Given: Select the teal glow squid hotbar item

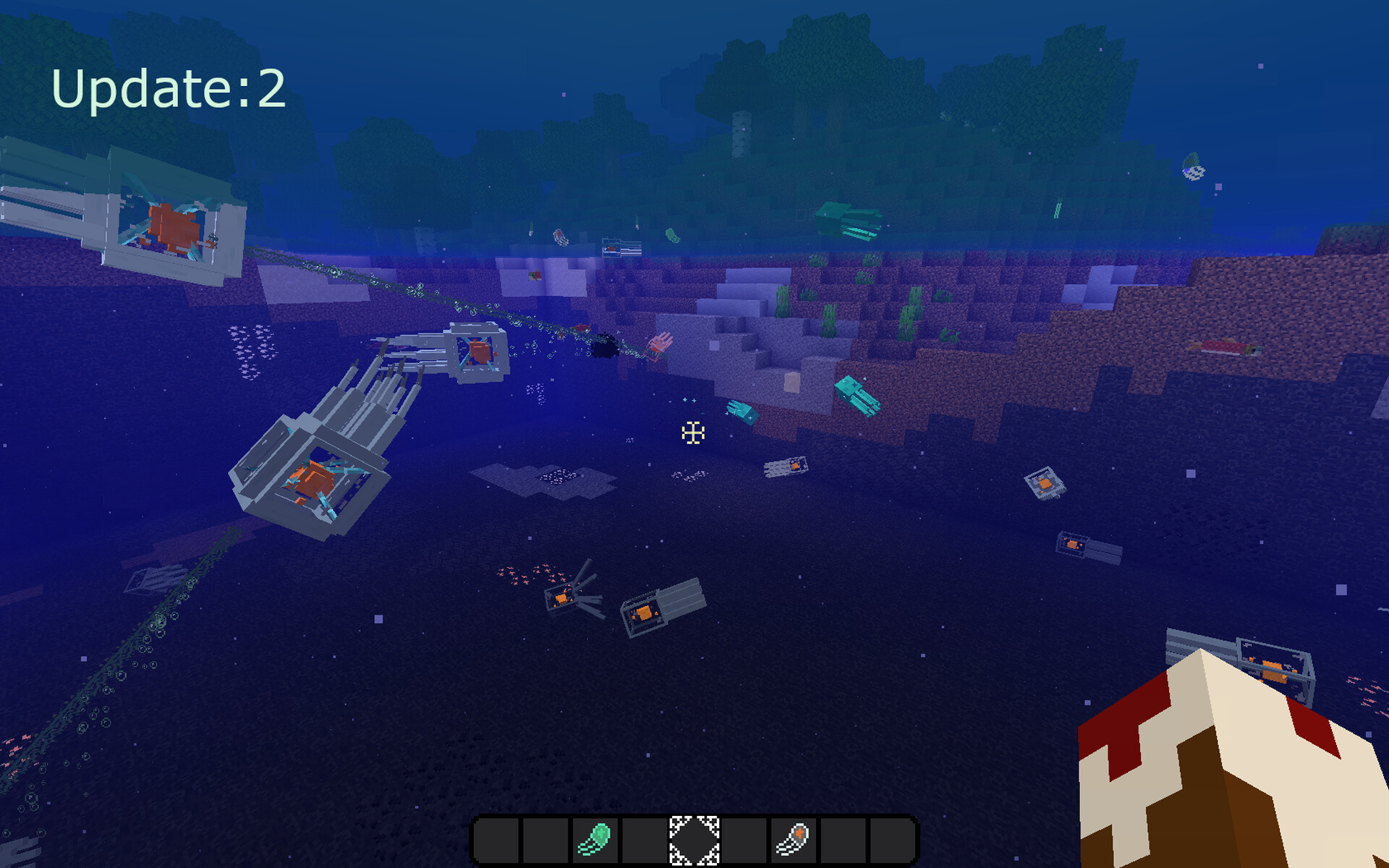Looking at the screenshot, I should point(595,840).
